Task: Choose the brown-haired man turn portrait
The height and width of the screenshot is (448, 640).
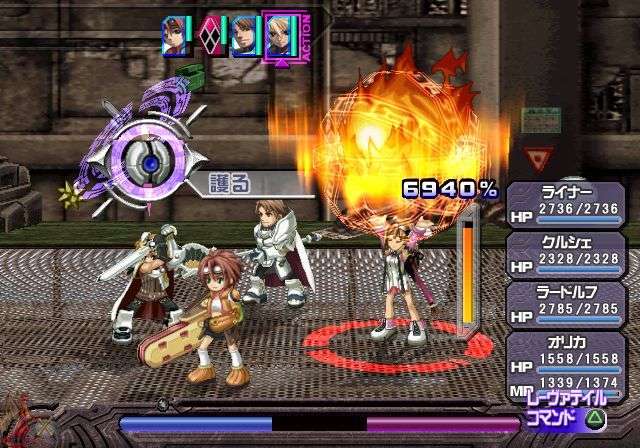Action: coord(244,37)
